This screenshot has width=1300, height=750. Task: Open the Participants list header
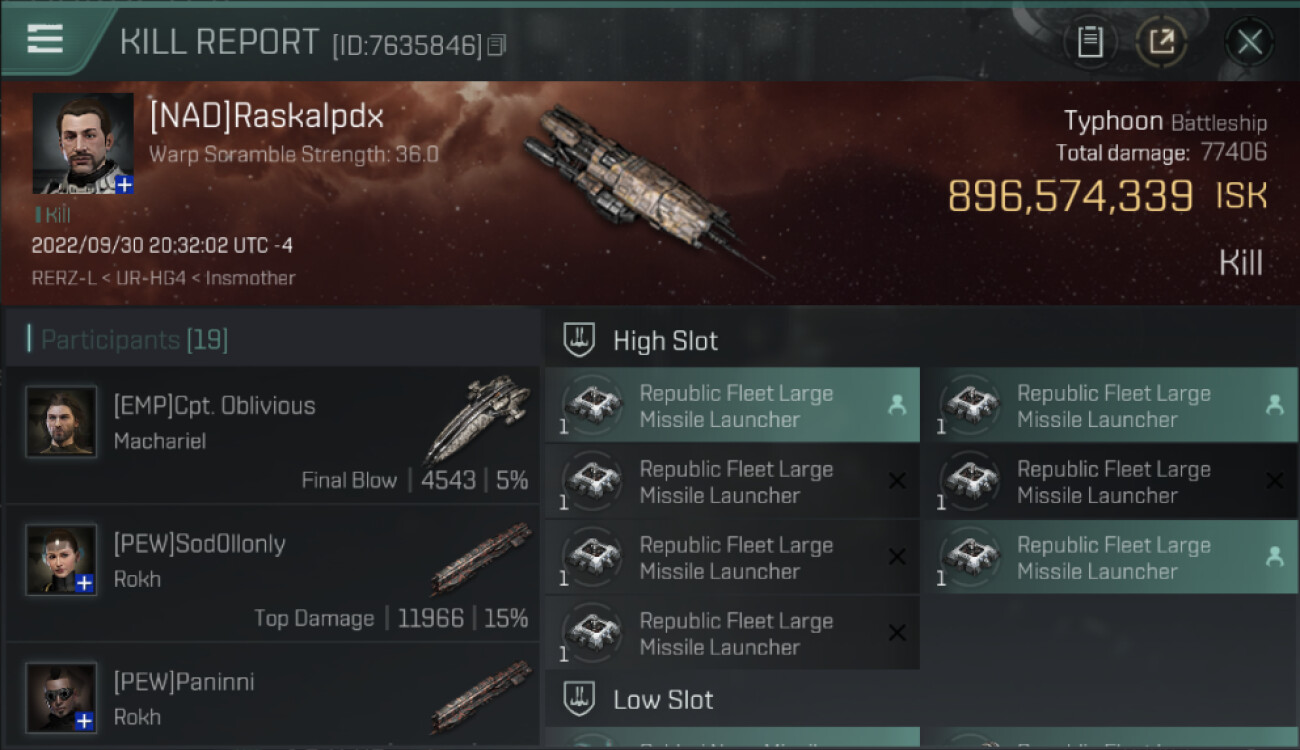[x=134, y=340]
